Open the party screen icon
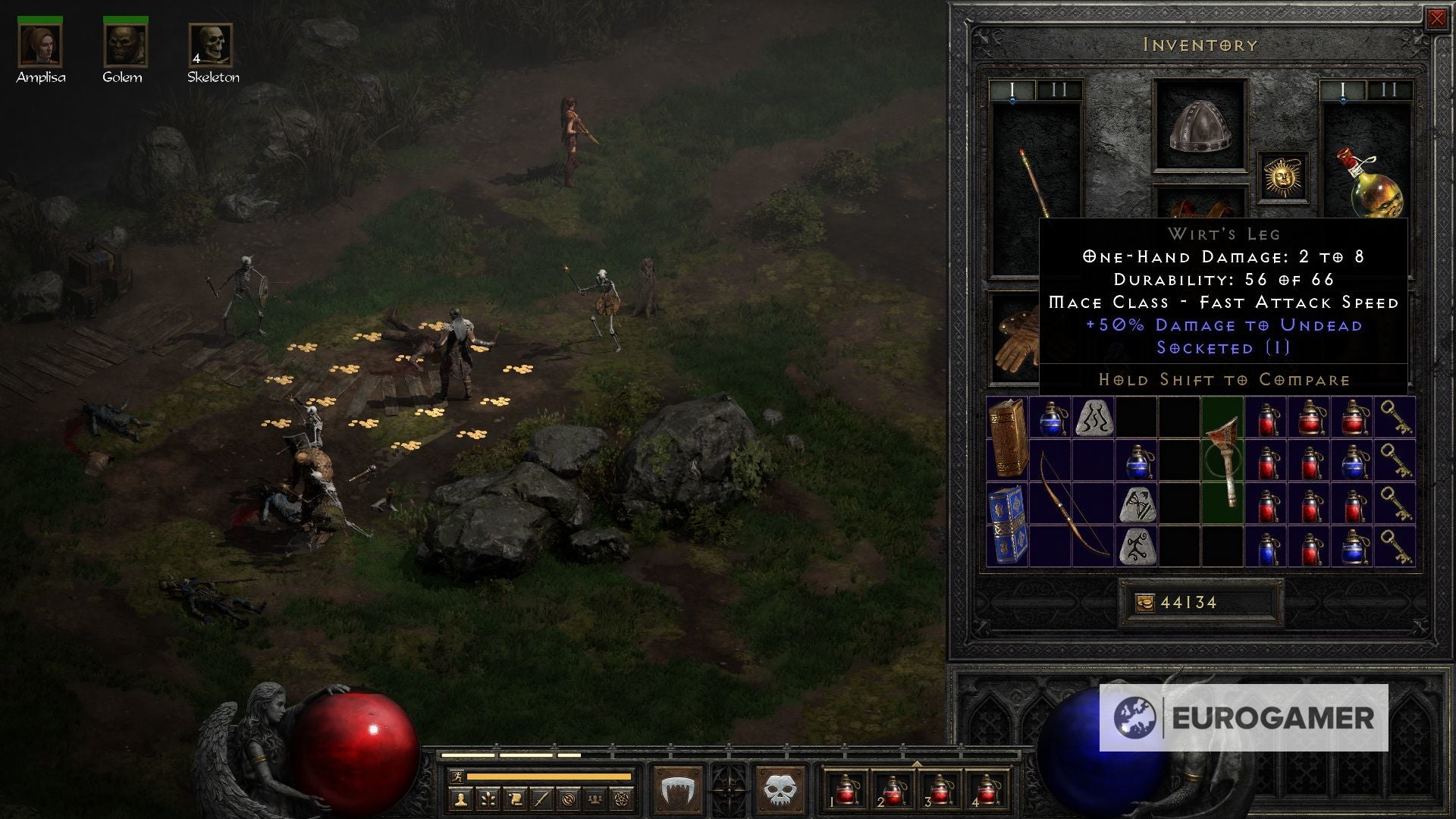This screenshot has width=1456, height=819. [595, 800]
